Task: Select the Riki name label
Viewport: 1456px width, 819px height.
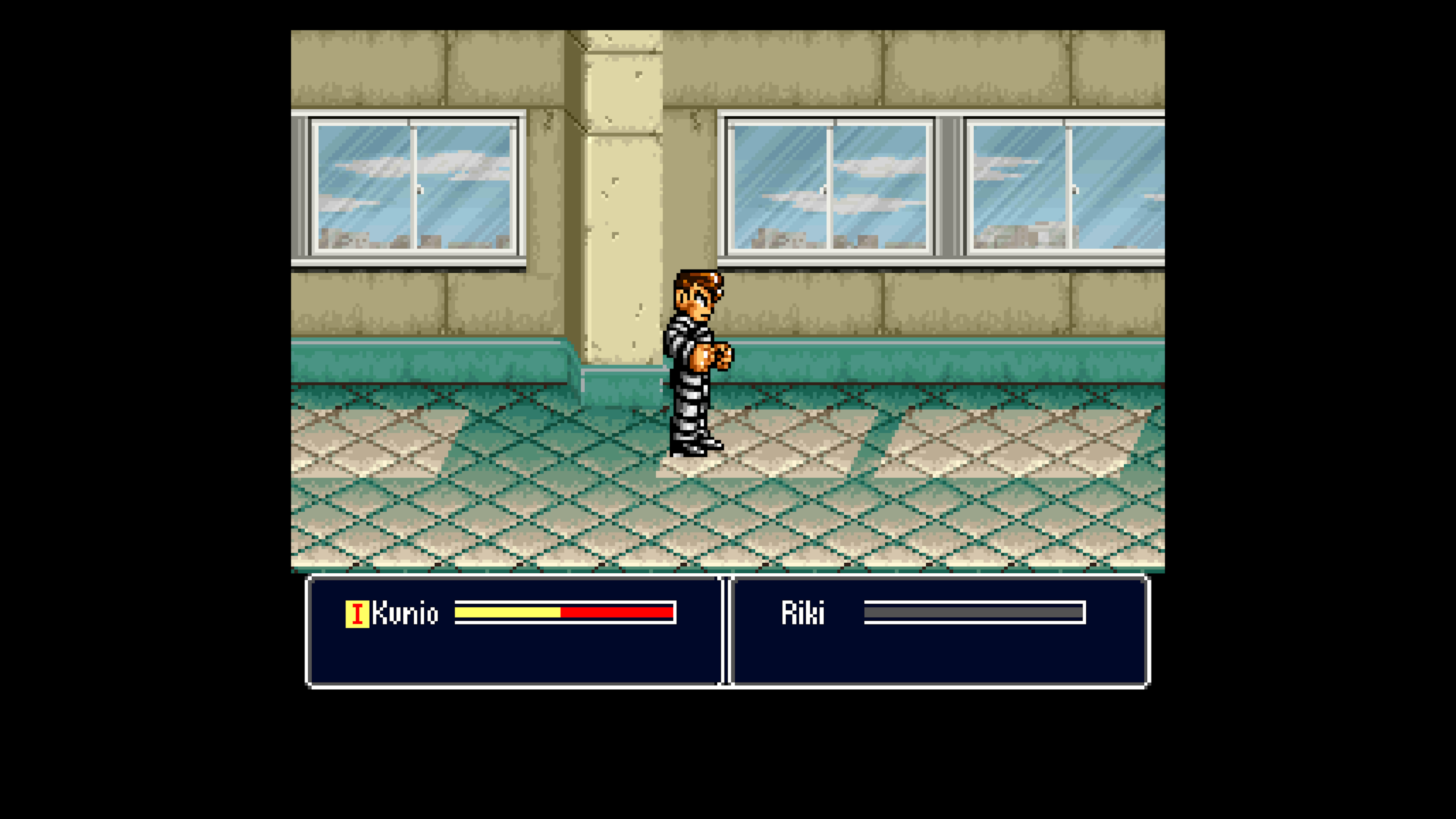Action: pyautogui.click(x=803, y=613)
